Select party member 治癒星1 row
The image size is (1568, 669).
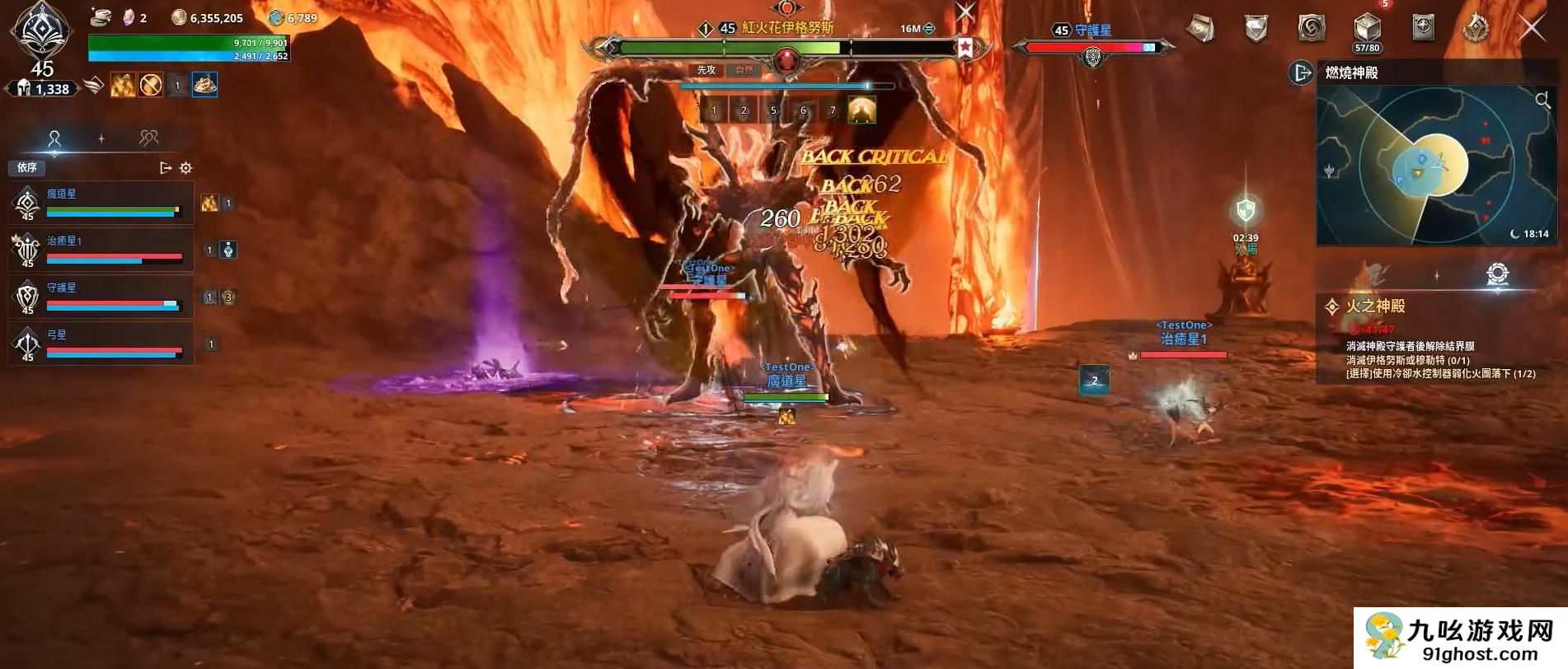coord(101,250)
